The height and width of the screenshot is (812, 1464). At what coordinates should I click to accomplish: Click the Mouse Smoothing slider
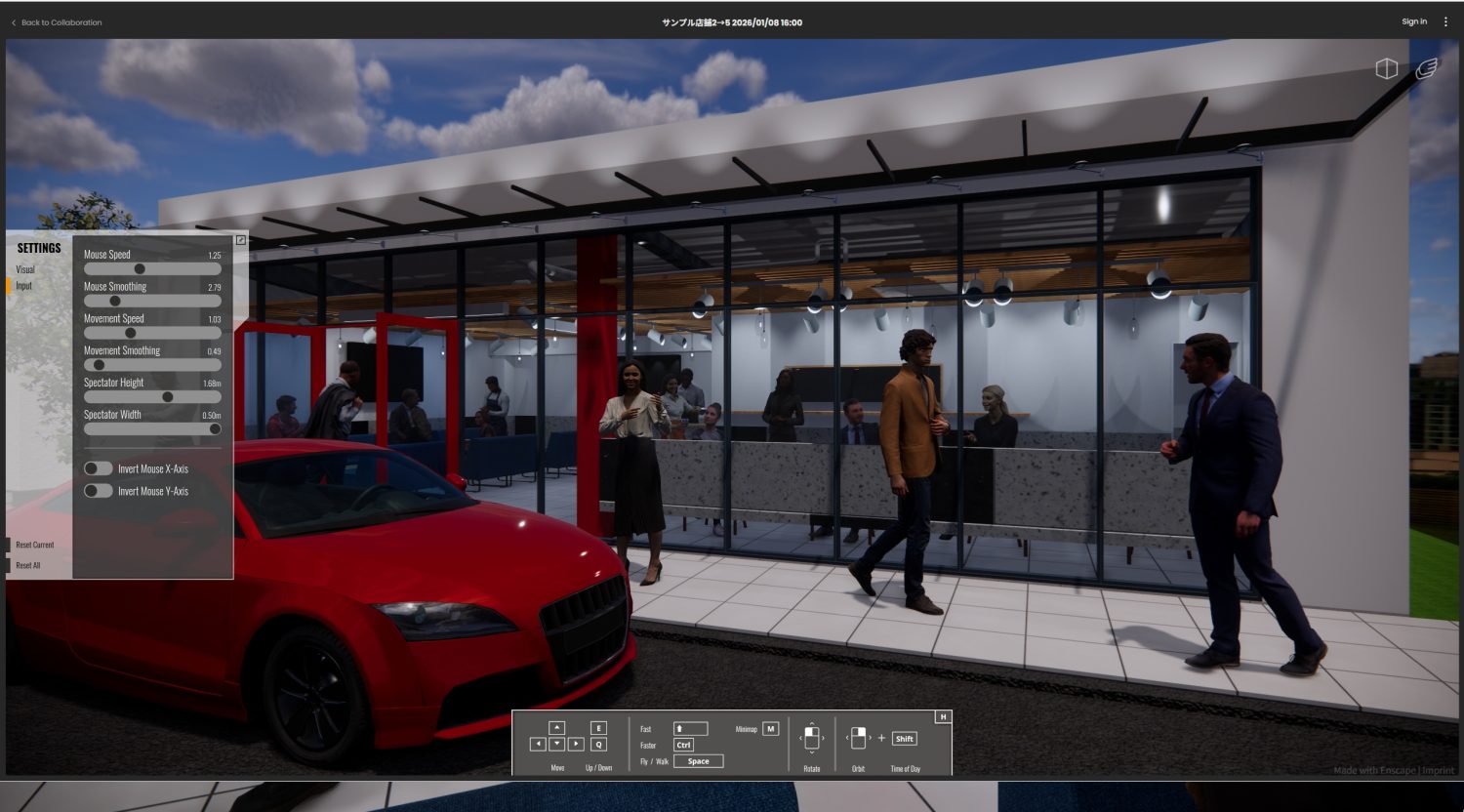pyautogui.click(x=115, y=301)
